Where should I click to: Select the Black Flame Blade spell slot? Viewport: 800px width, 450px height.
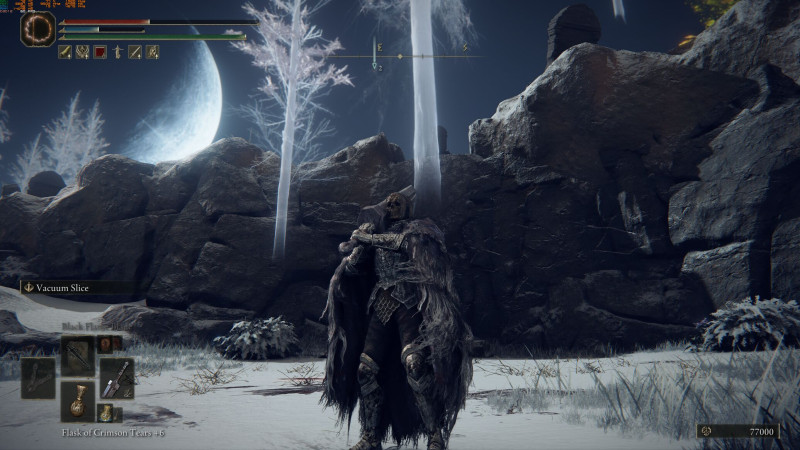click(x=77, y=354)
